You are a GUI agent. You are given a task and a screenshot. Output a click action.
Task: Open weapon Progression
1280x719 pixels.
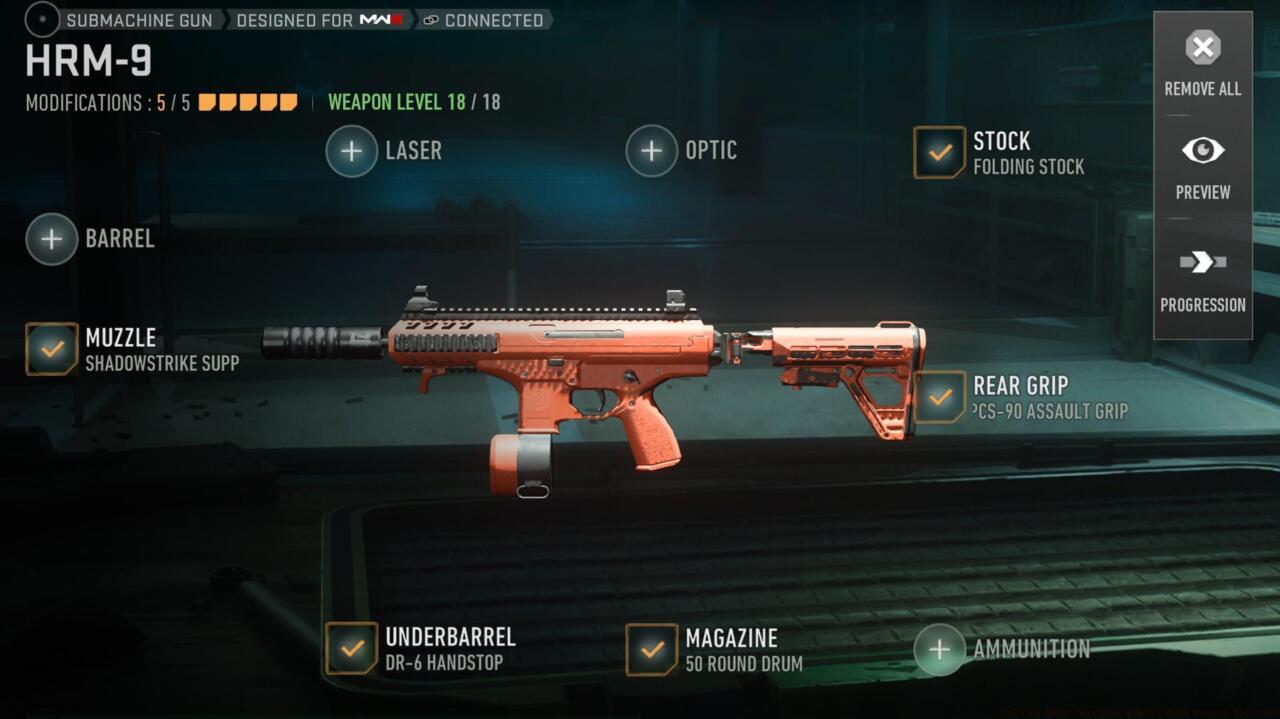[1202, 279]
